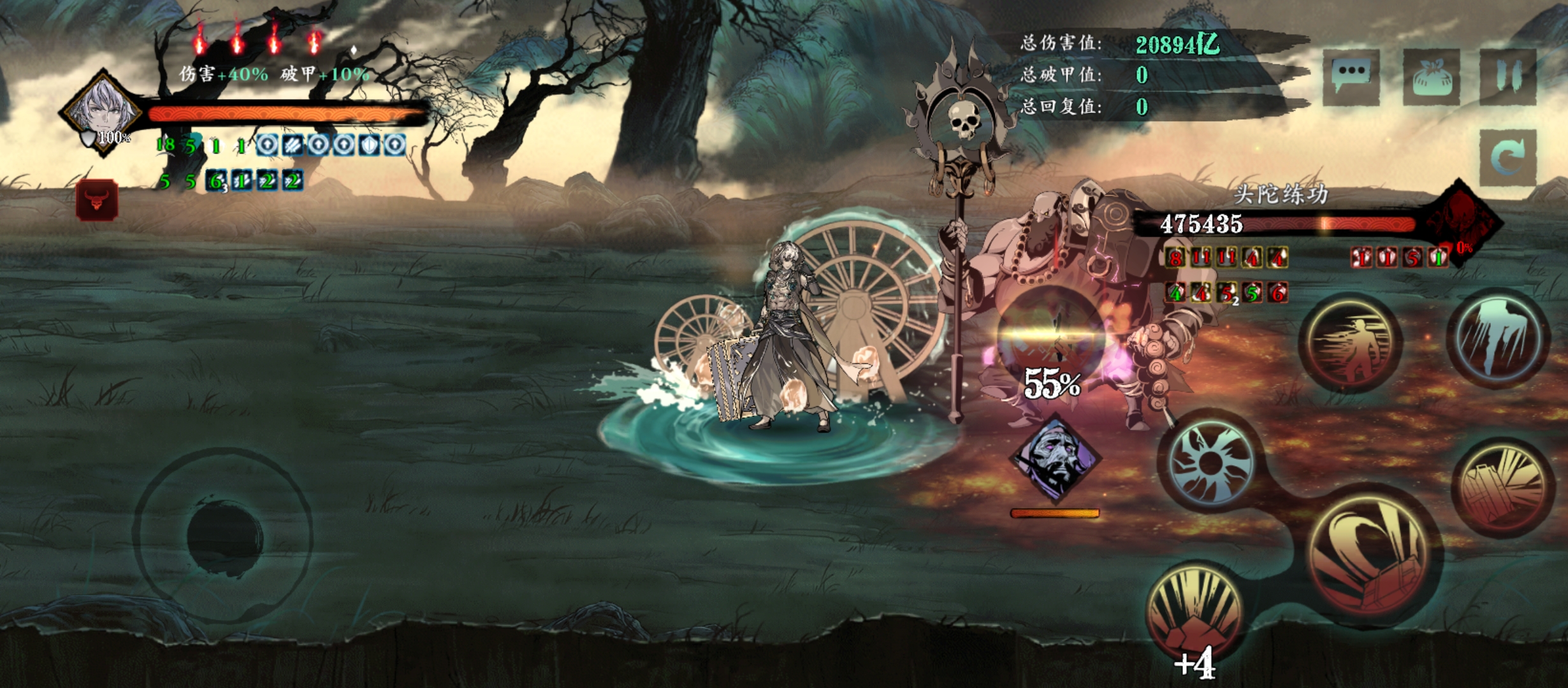Pause the battle
1568x688 pixels.
(x=1508, y=76)
